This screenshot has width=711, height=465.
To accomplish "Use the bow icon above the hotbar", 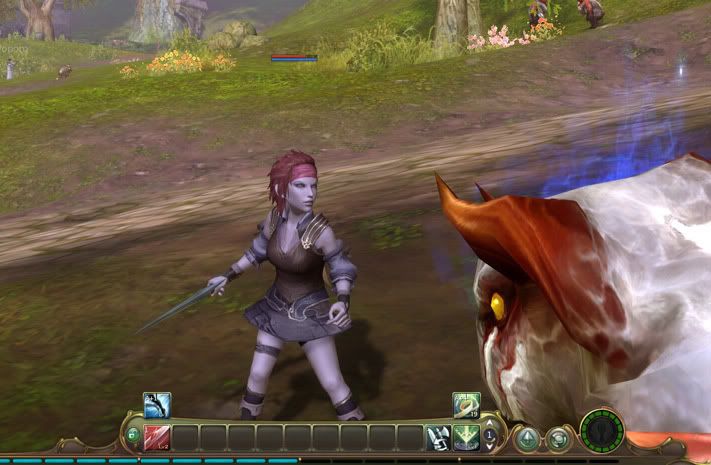I will coord(157,404).
